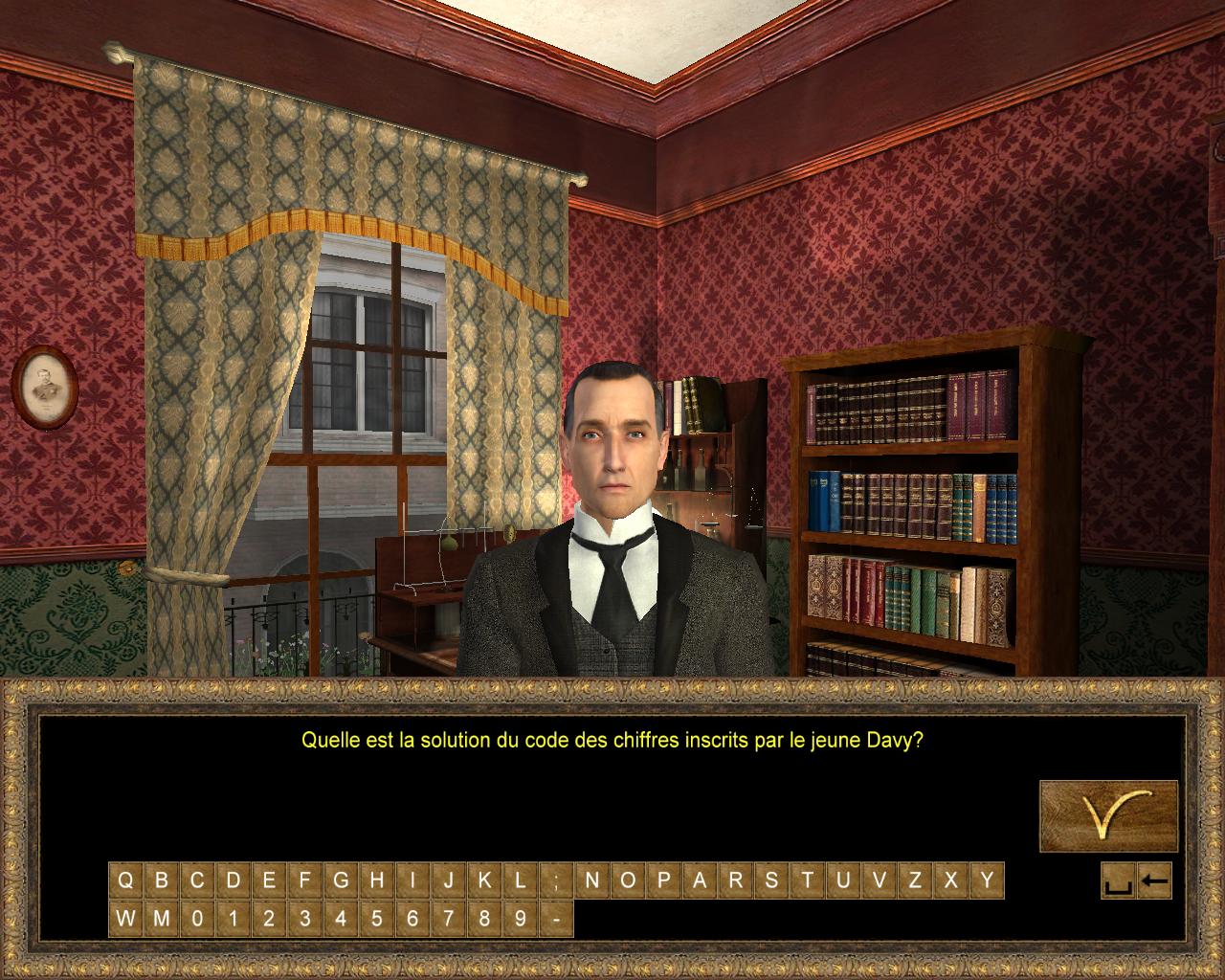Select the letter S key
The width and height of the screenshot is (1225, 980).
(771, 880)
